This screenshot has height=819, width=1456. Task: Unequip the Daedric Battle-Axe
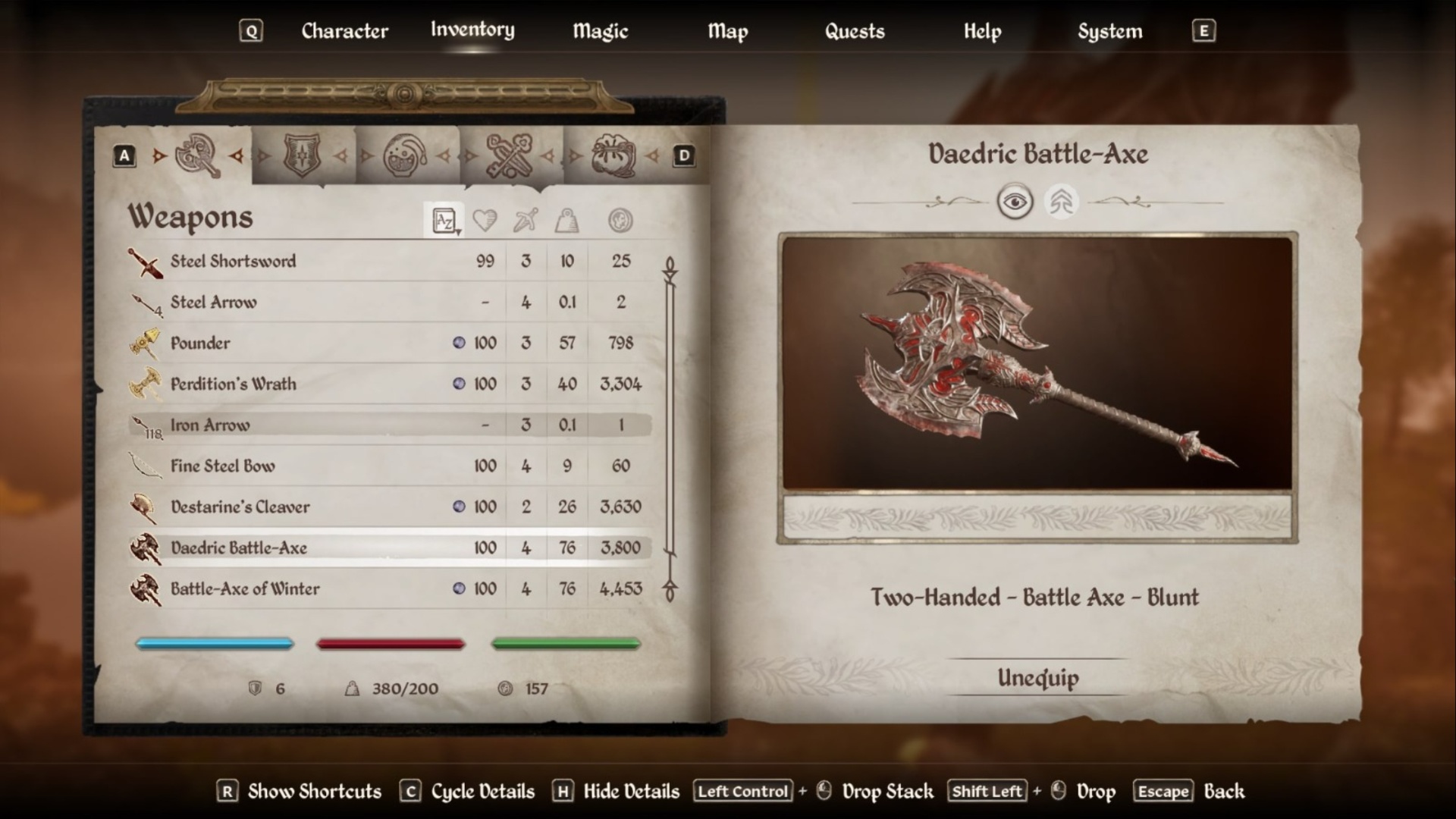pos(1037,678)
